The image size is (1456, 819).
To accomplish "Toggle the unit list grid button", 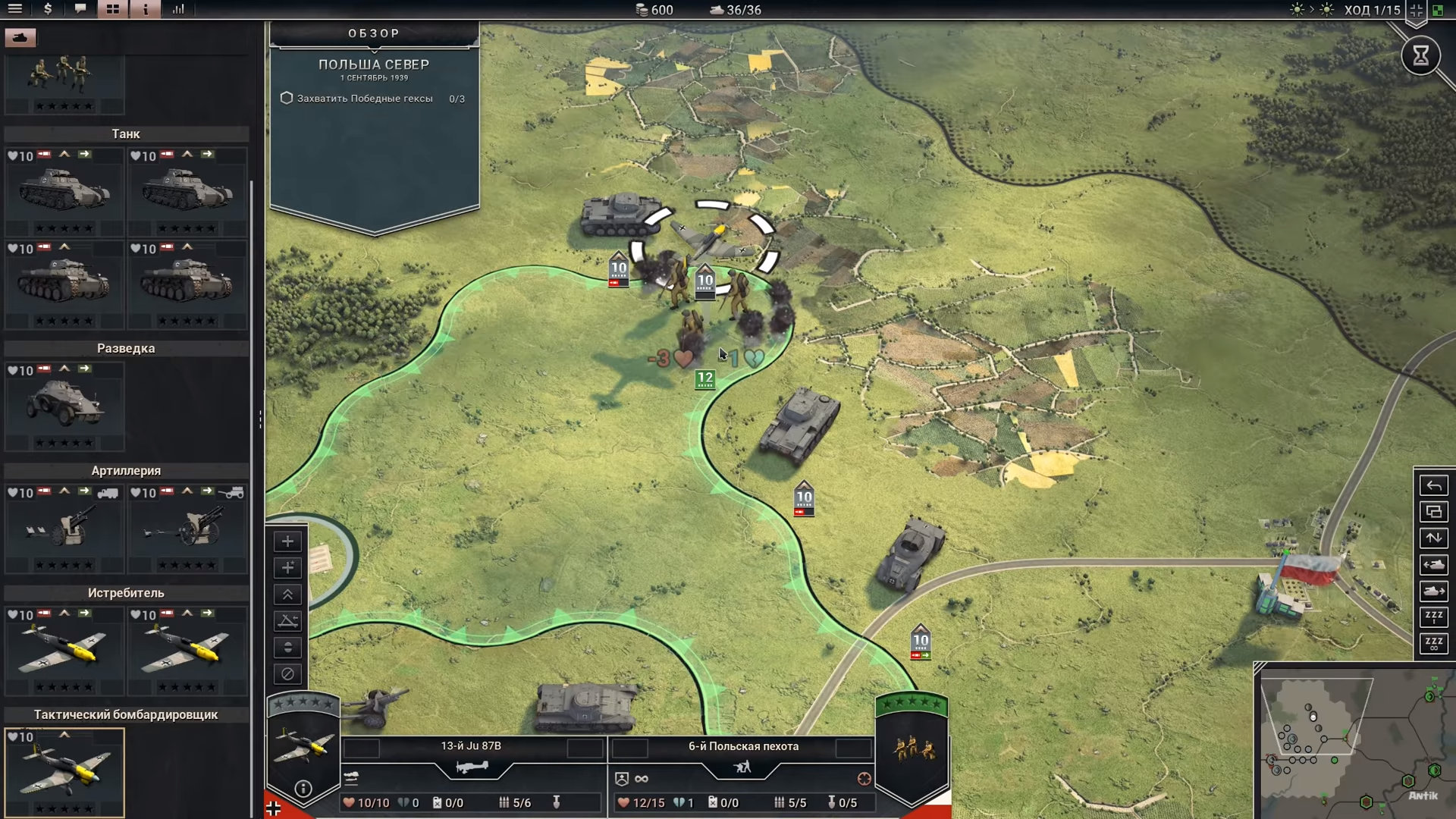I will (113, 9).
